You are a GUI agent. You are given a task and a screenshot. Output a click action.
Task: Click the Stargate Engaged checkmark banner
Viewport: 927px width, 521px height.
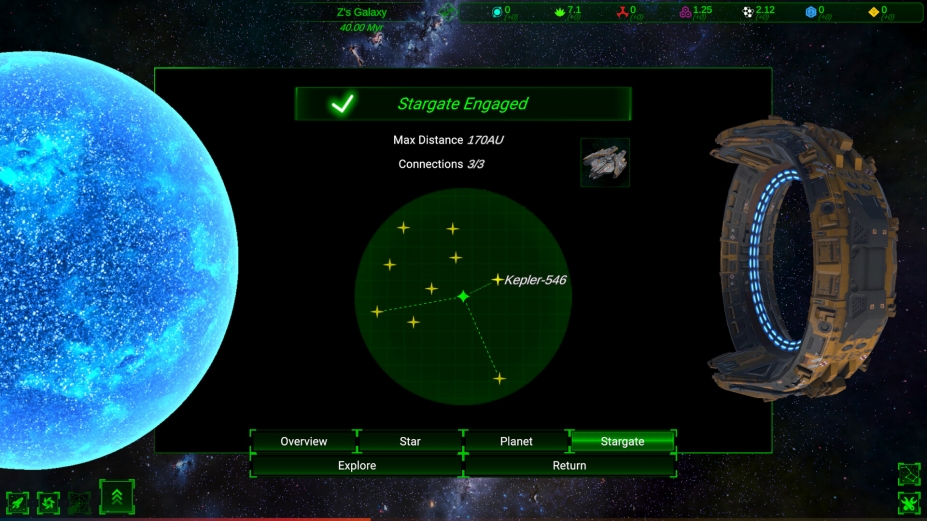[463, 104]
